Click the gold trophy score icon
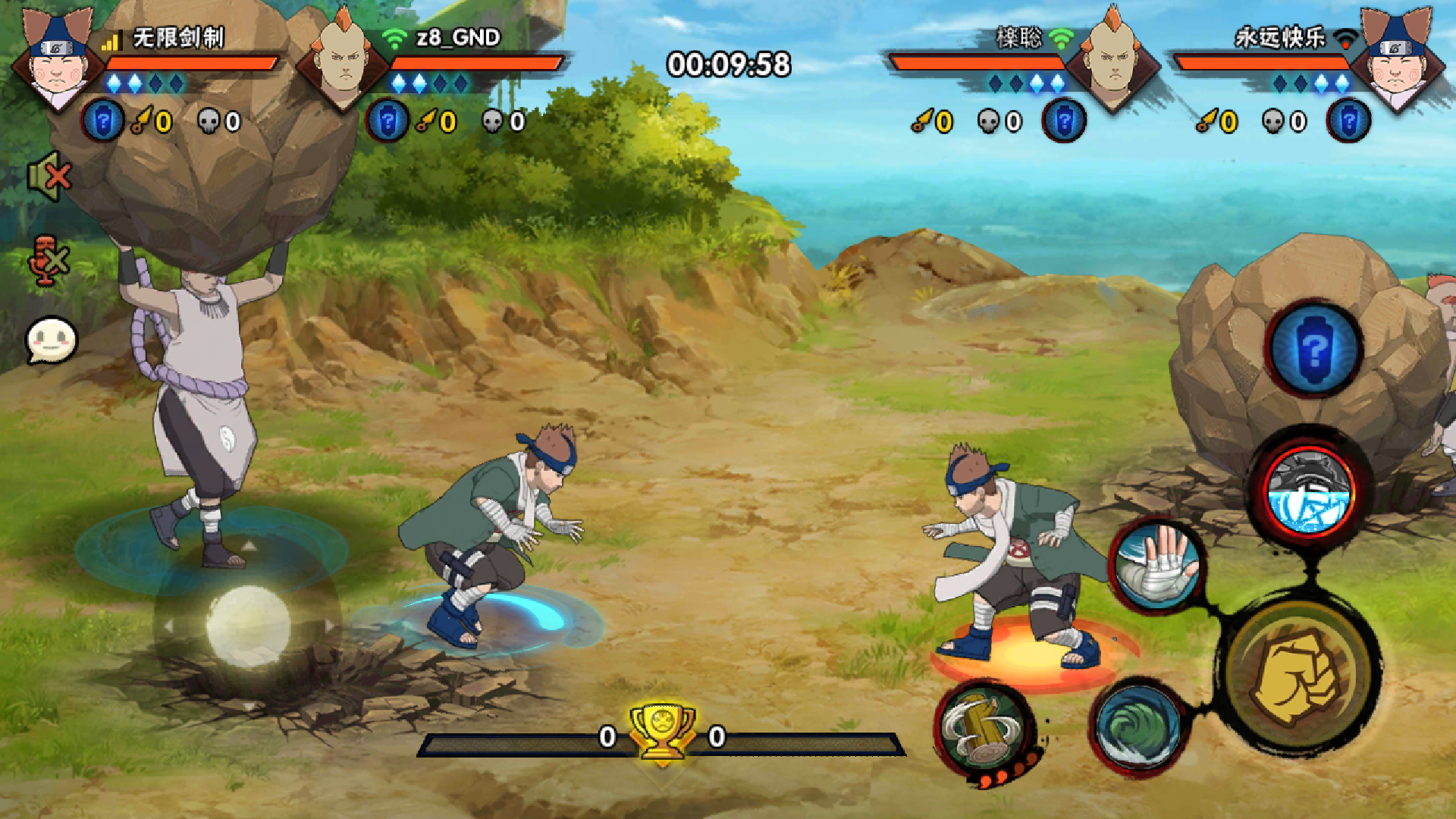 (x=662, y=731)
